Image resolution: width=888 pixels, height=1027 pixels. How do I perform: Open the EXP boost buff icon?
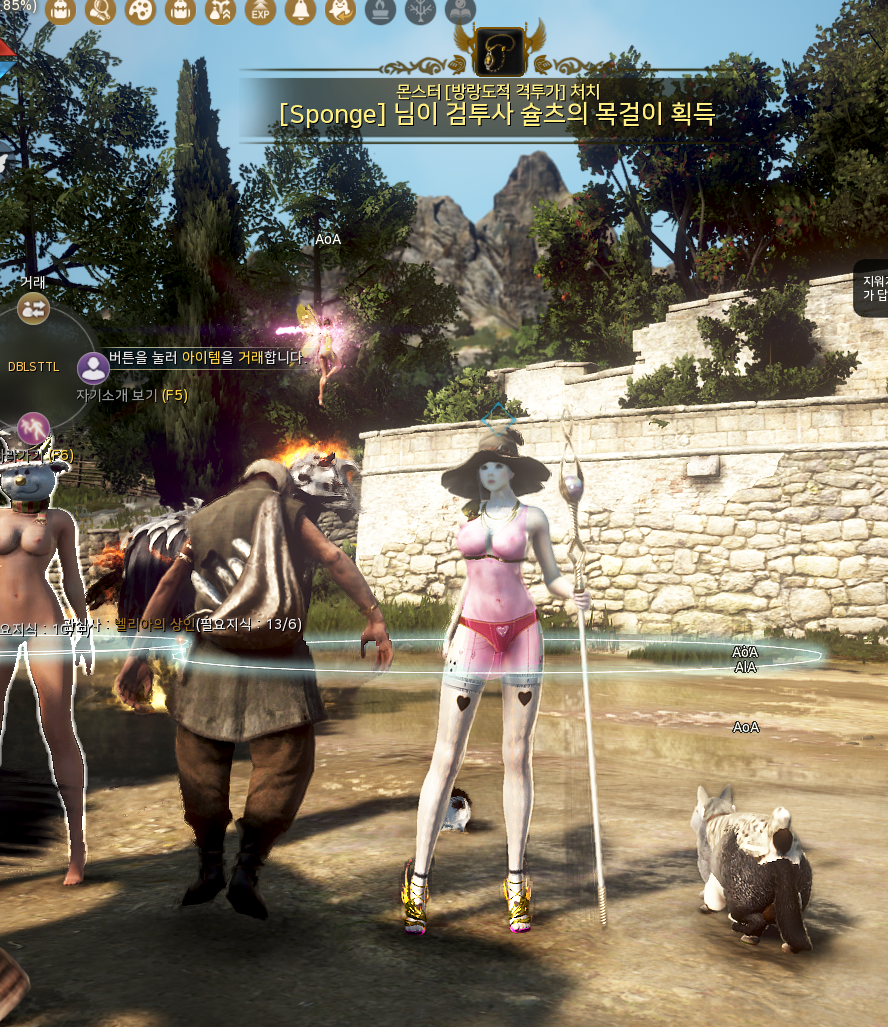point(260,10)
